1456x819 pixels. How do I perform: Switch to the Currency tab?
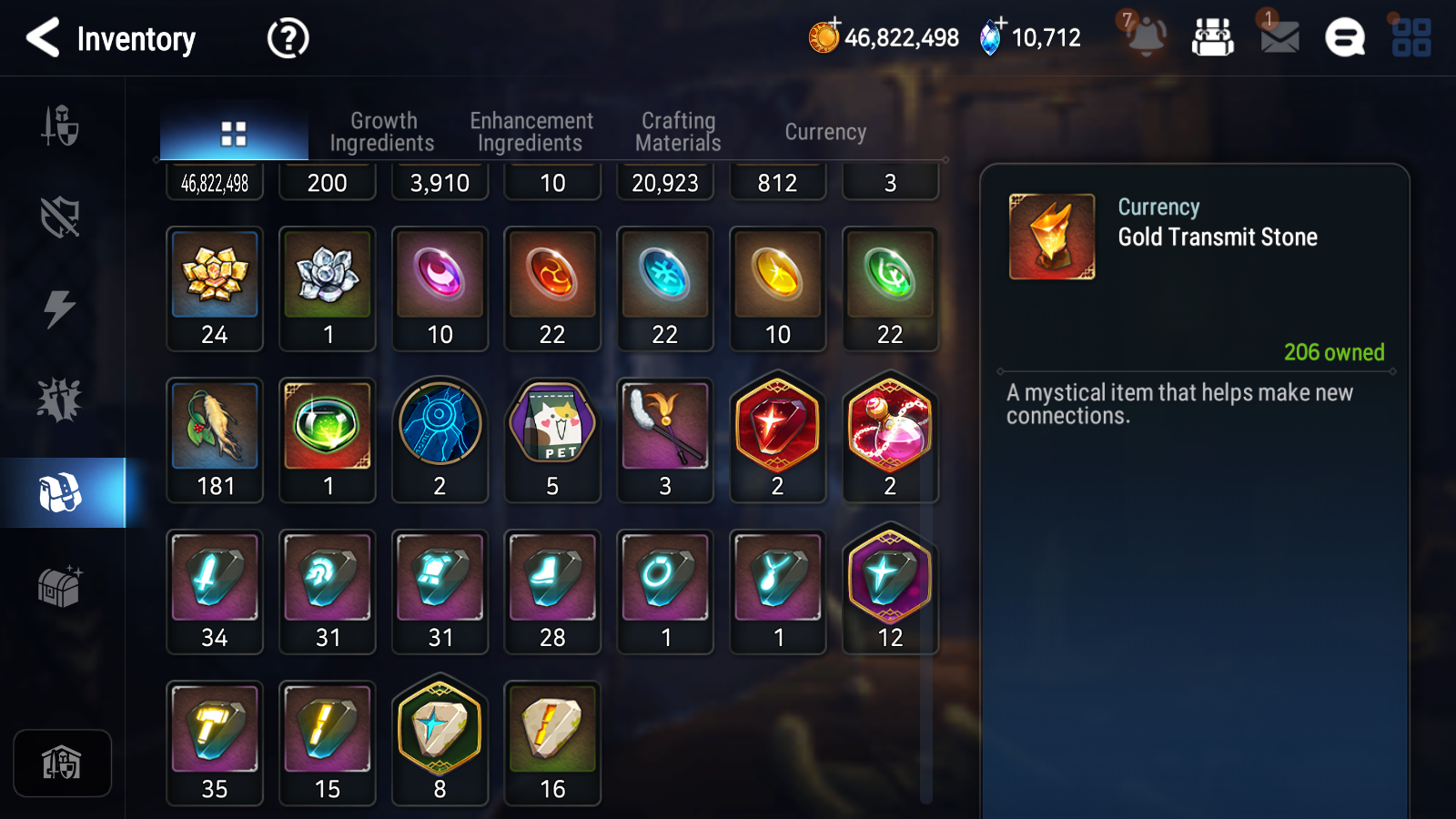824,131
